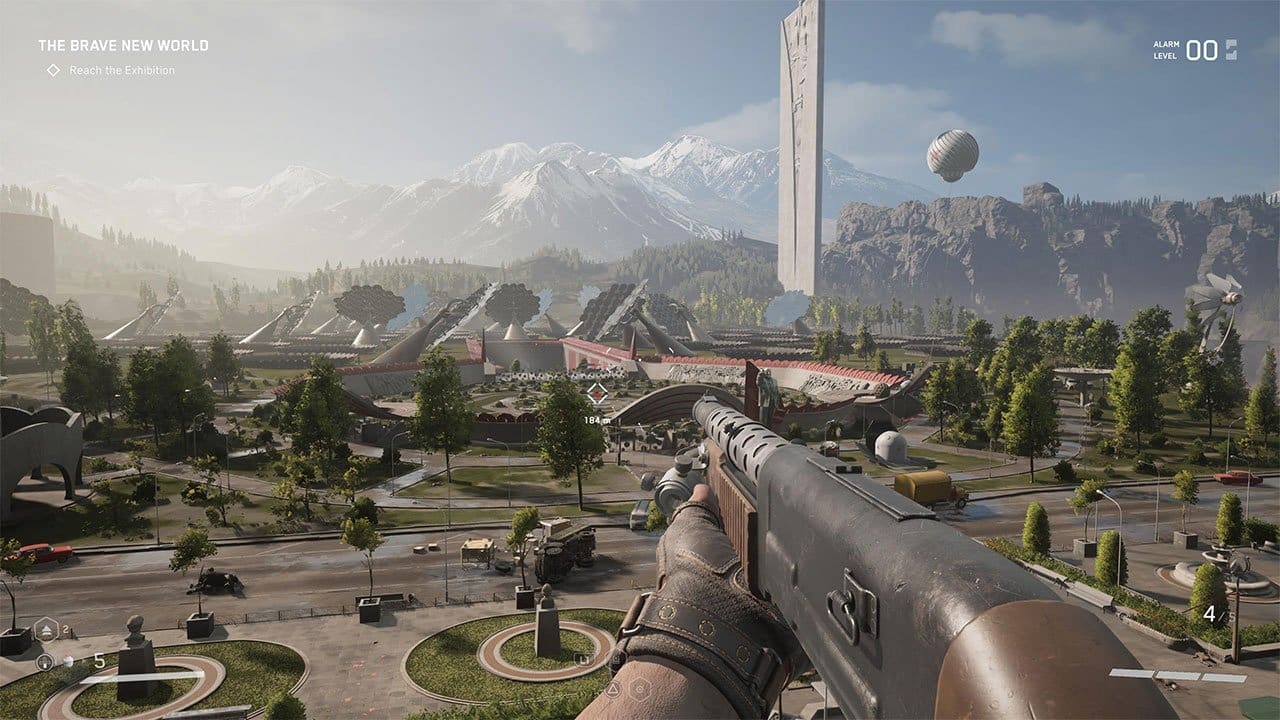Screen dimensions: 1280x720
Task: Click 'The Brave New World' quest title
Action: (x=123, y=45)
